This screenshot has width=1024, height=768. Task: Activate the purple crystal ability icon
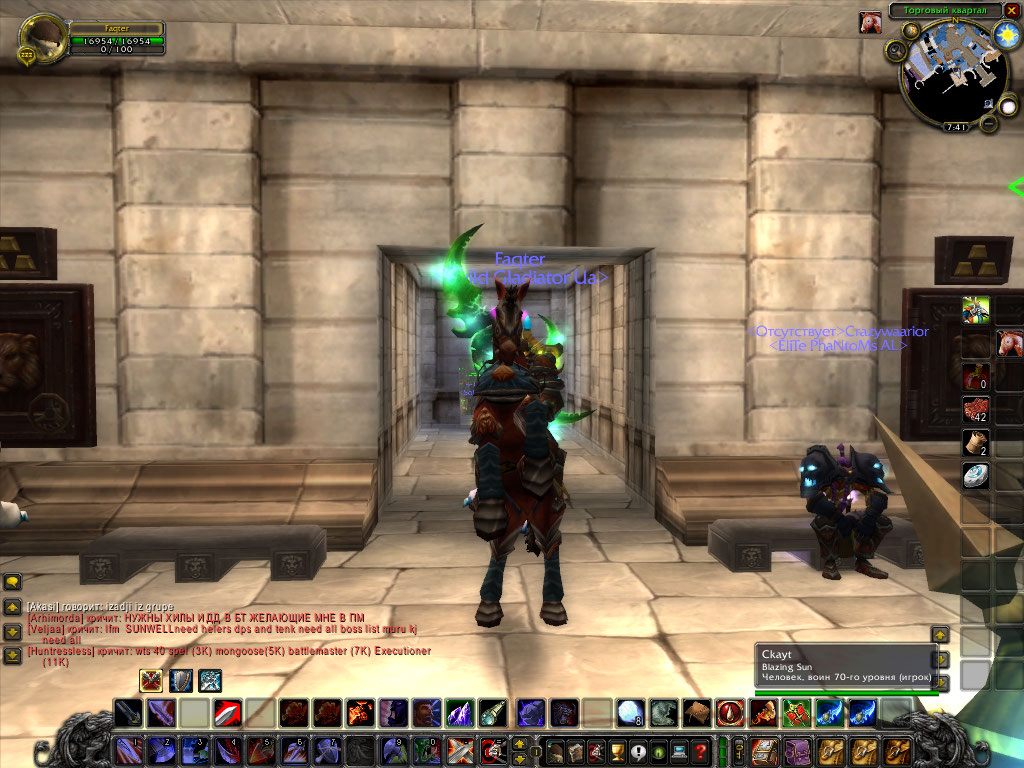458,712
